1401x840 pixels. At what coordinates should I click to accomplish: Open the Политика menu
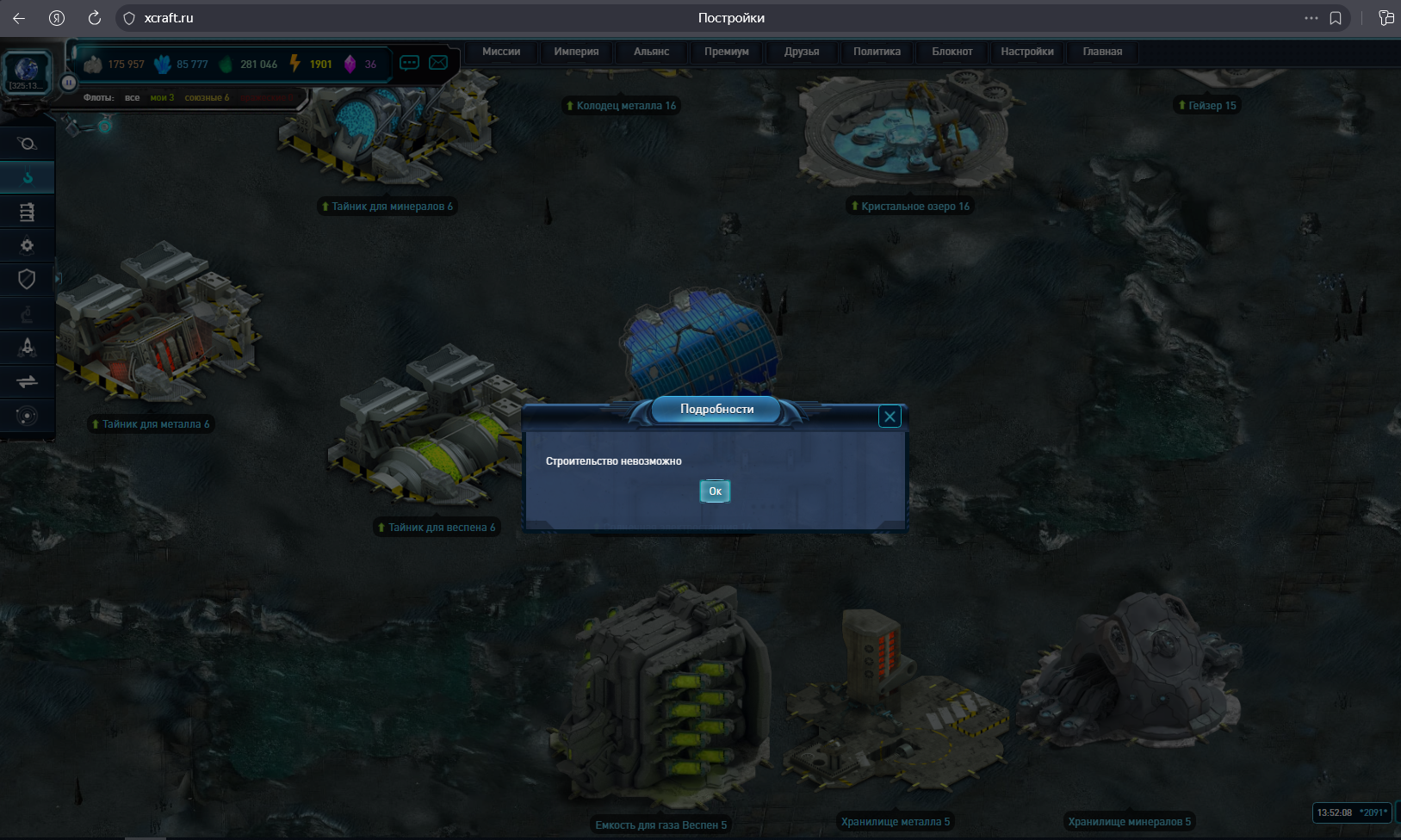877,52
